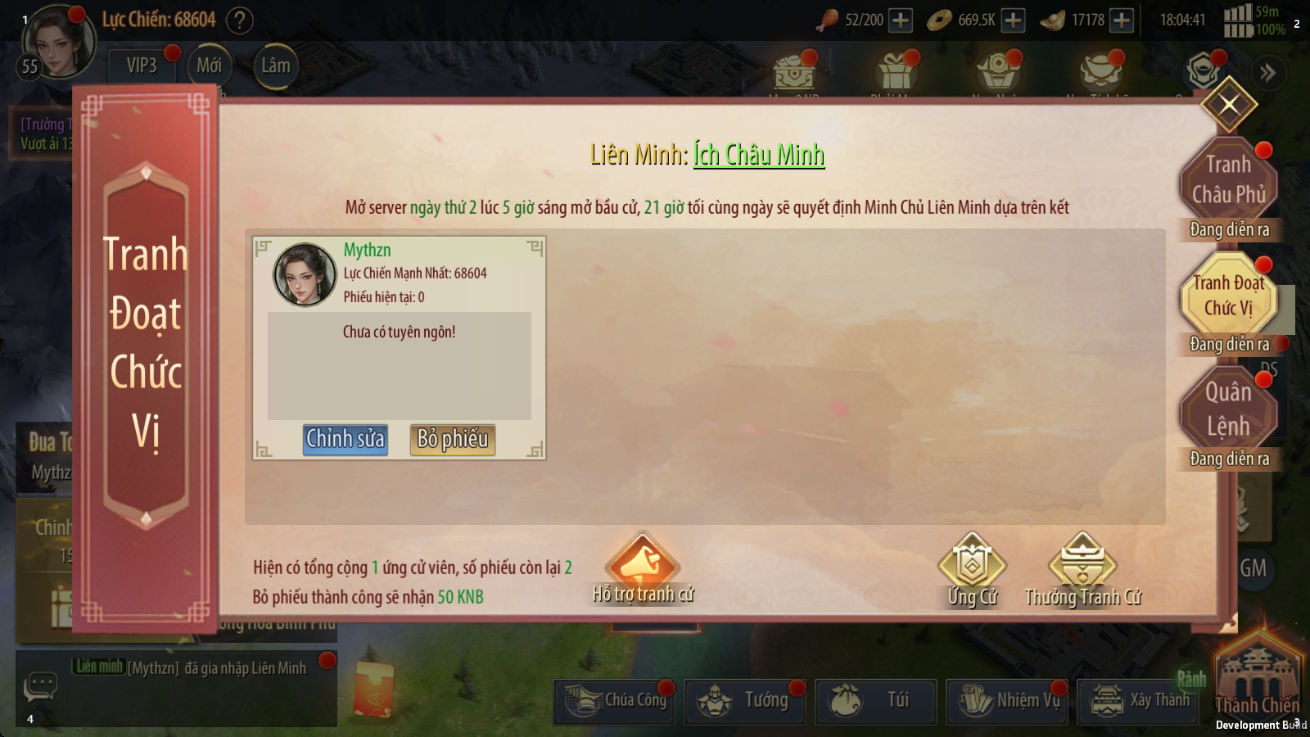Close the Tranh Đoạt Chức Vị dialog

pyautogui.click(x=1228, y=104)
